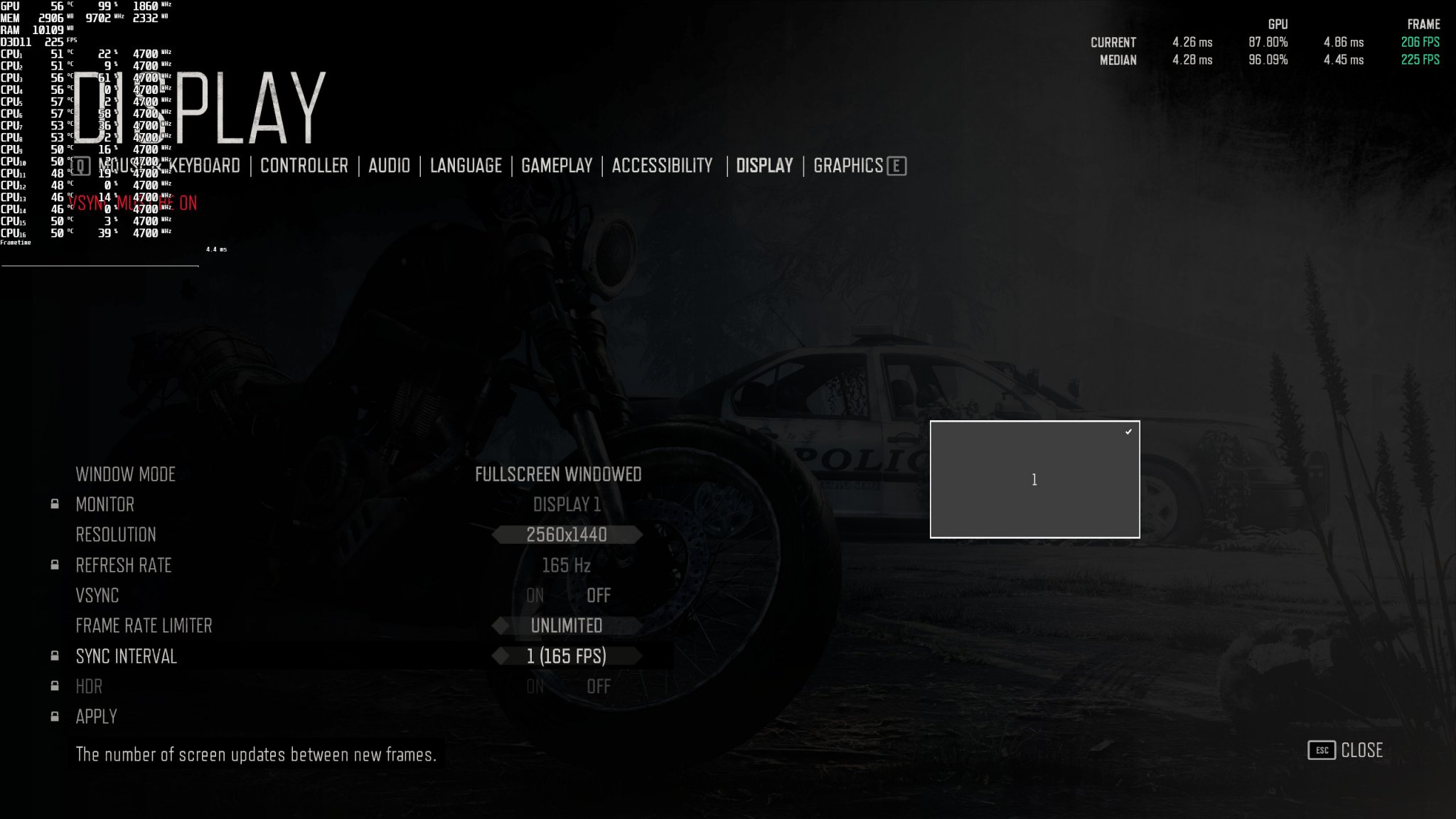This screenshot has height=819, width=1456.
Task: Switch to the GRAPHICS tab
Action: pos(851,166)
